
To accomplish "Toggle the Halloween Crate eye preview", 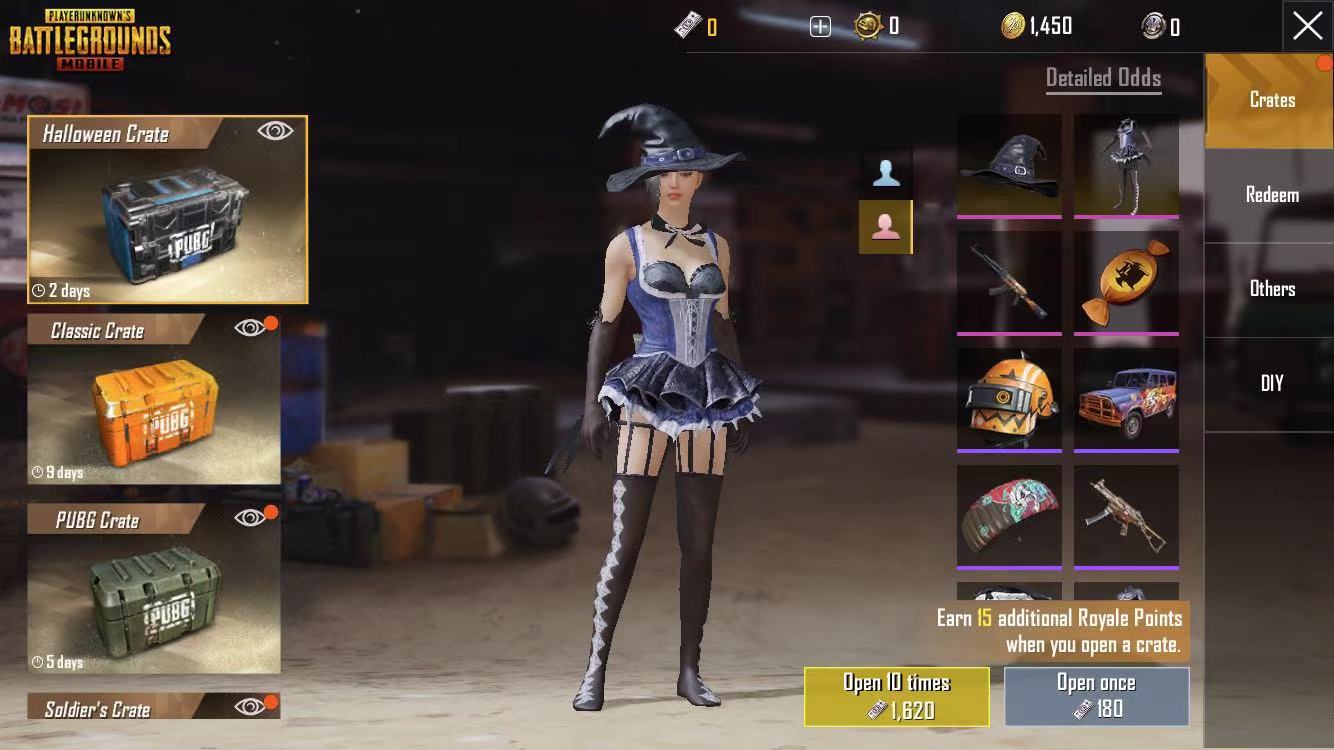I will 275,131.
